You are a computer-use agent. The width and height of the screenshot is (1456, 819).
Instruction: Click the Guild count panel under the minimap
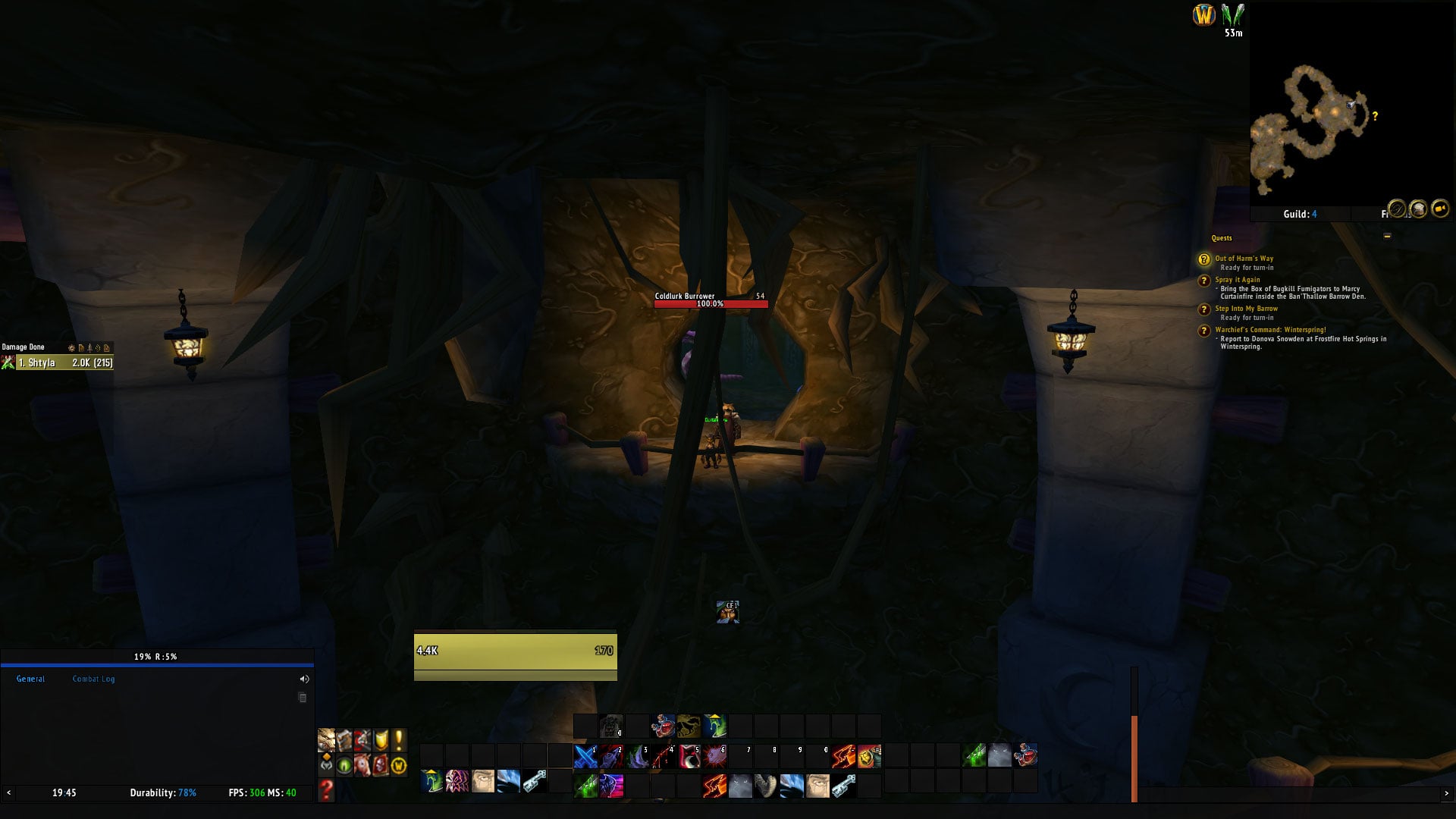(1300, 214)
